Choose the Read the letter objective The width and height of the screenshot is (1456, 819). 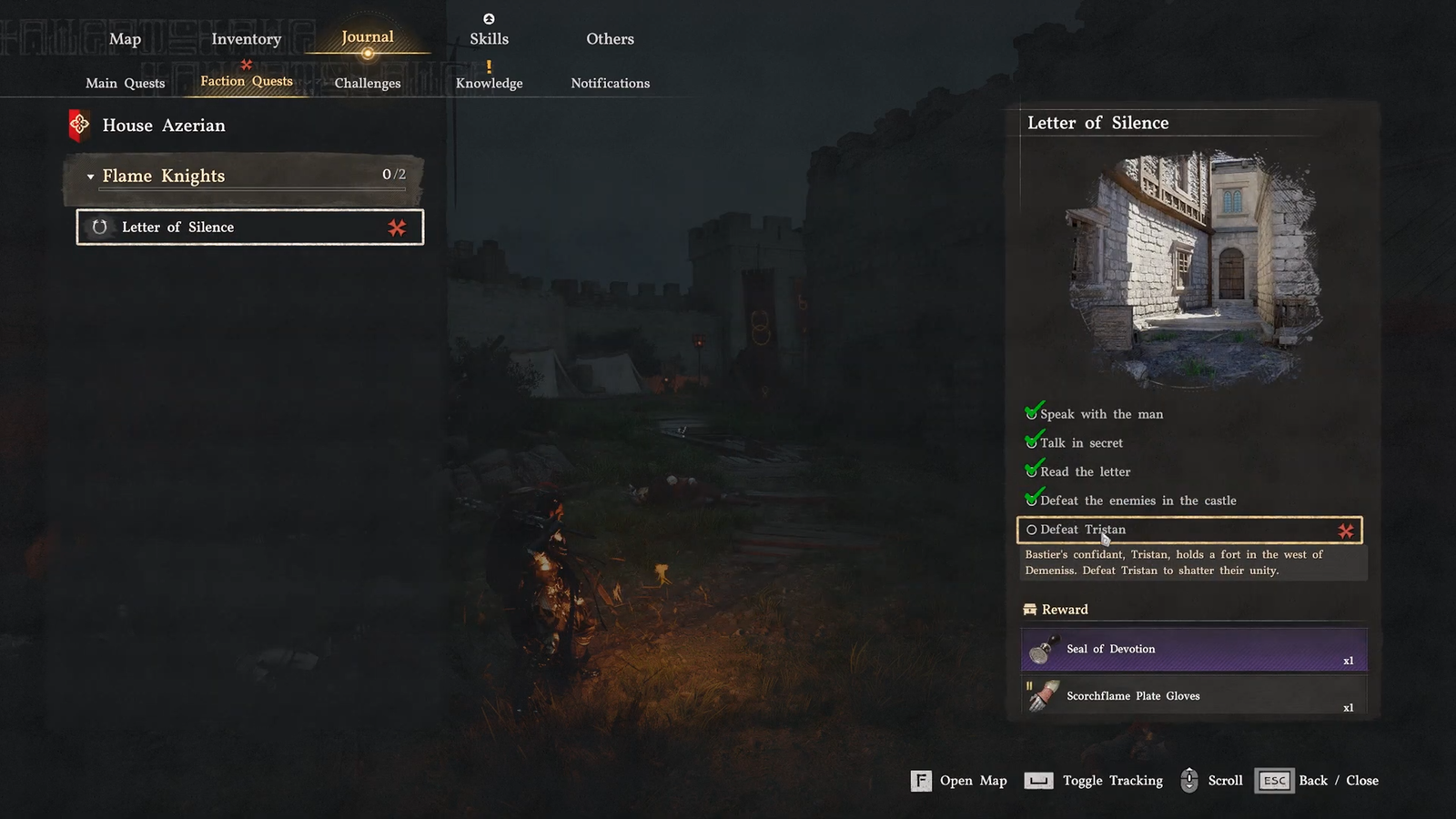tap(1085, 472)
